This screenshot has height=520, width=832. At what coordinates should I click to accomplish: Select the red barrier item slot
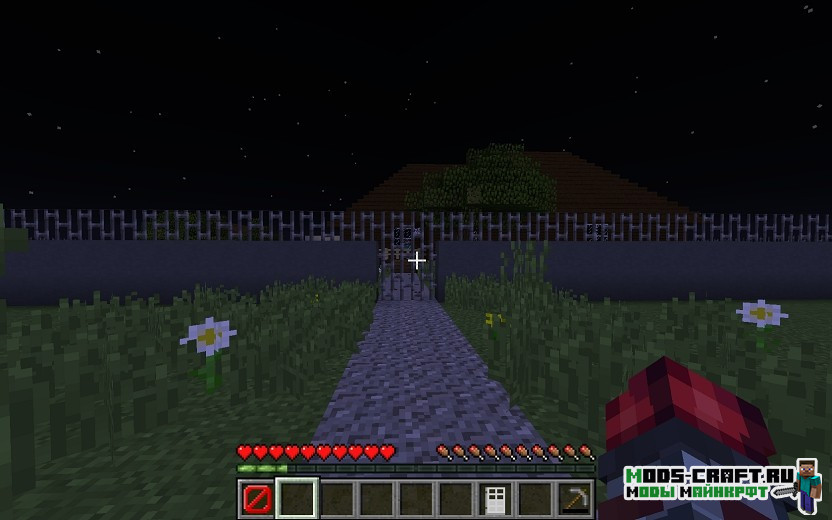point(257,498)
